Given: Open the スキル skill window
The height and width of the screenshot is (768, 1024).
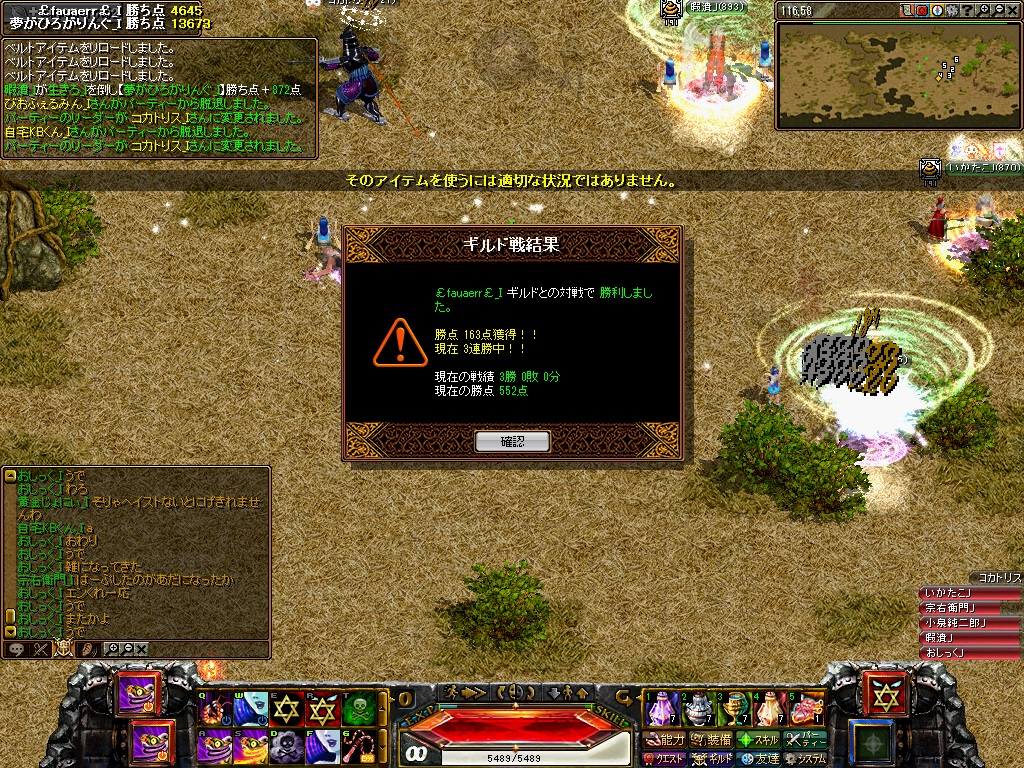Looking at the screenshot, I should 758,740.
